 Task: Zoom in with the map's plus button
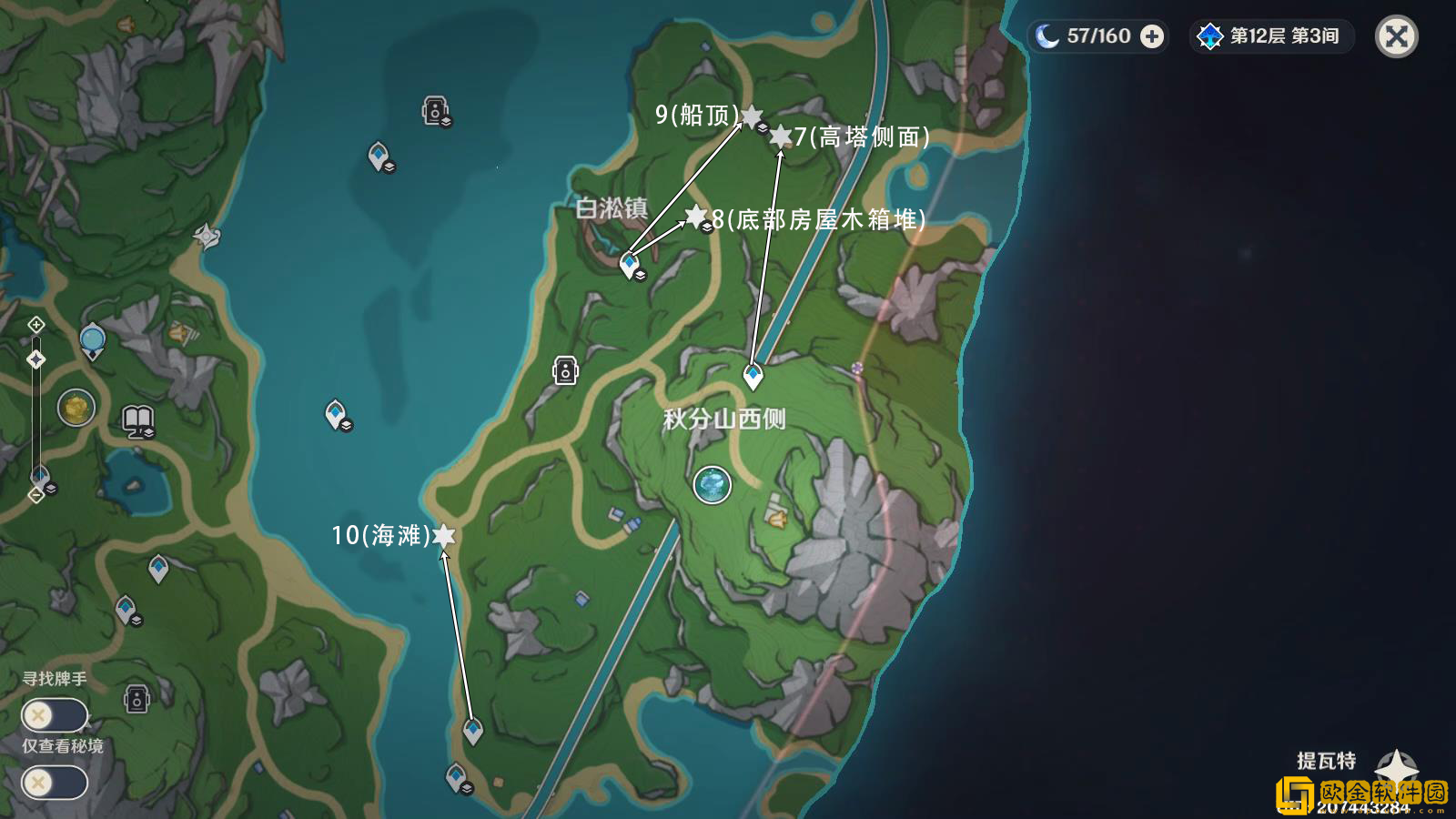[x=35, y=325]
